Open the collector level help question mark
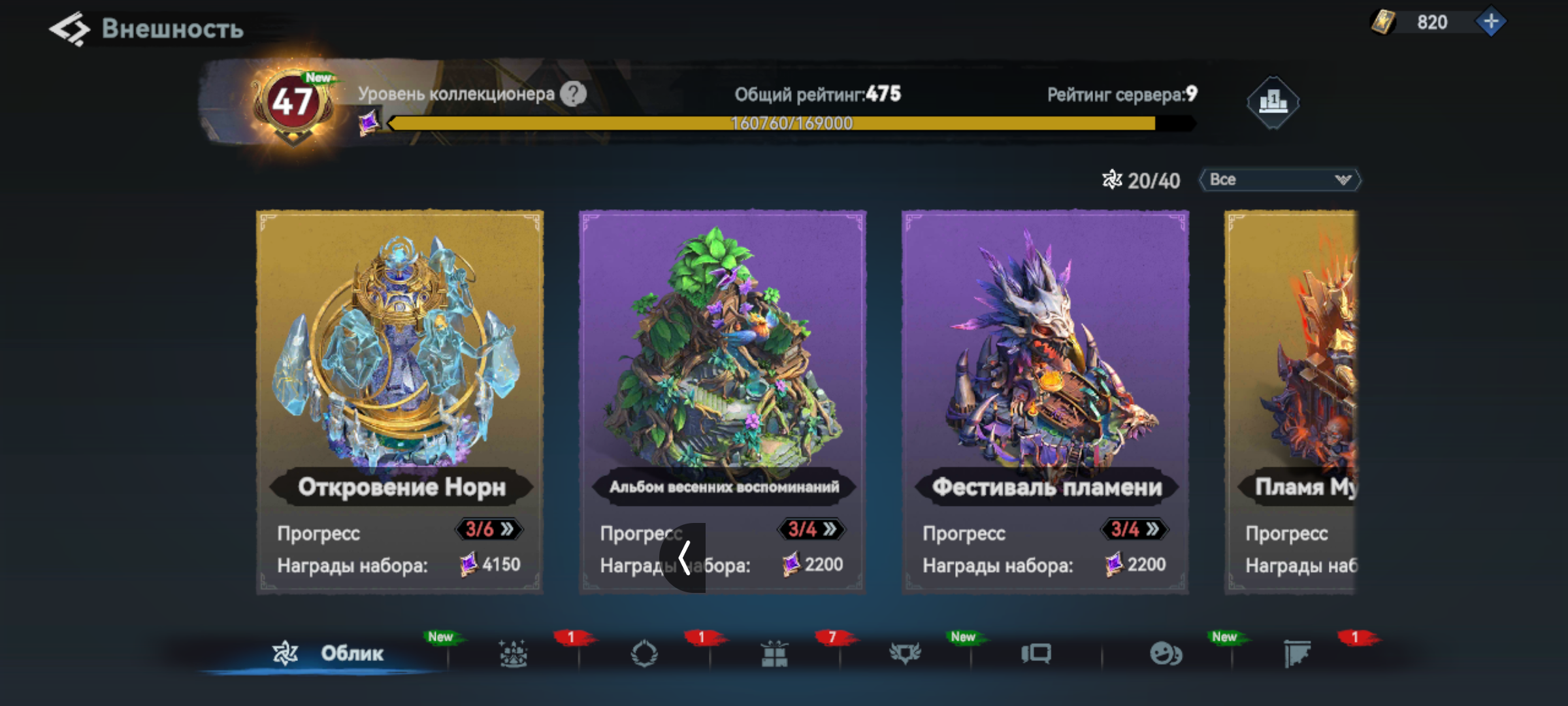1568x706 pixels. click(x=573, y=94)
